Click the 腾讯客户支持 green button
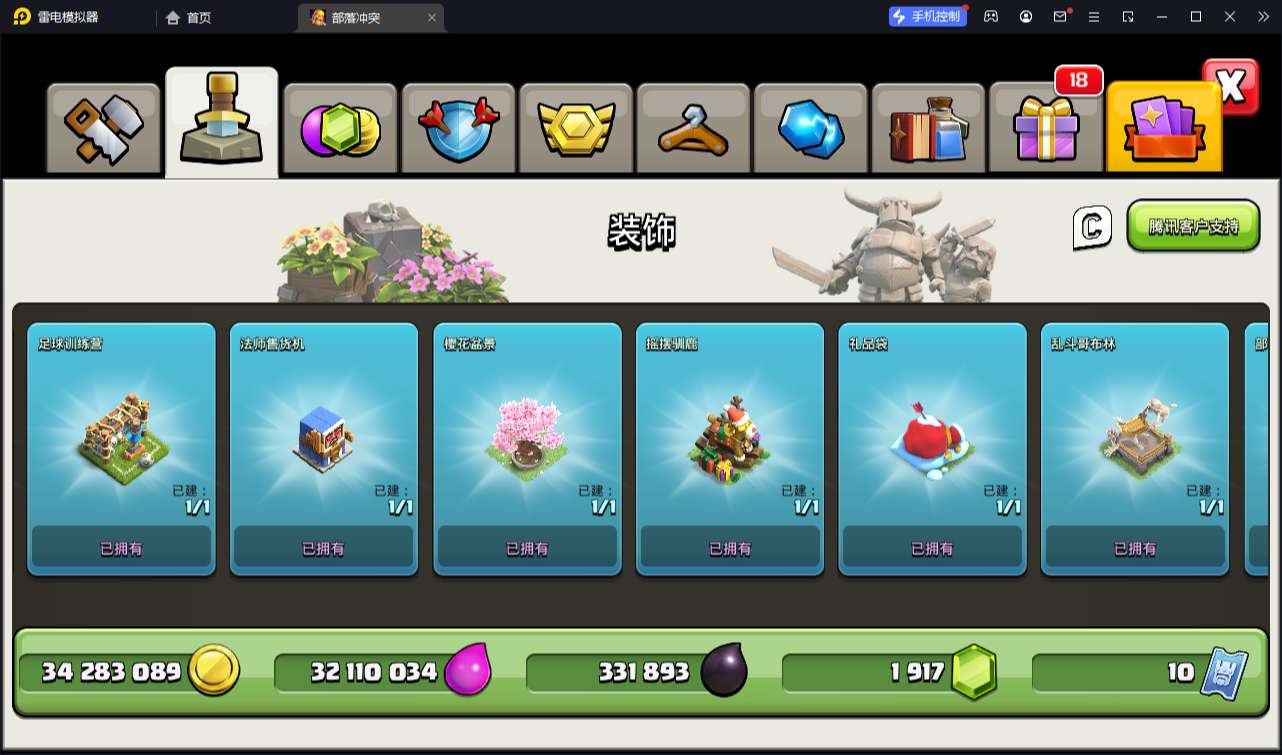This screenshot has width=1282, height=755. (x=1193, y=226)
